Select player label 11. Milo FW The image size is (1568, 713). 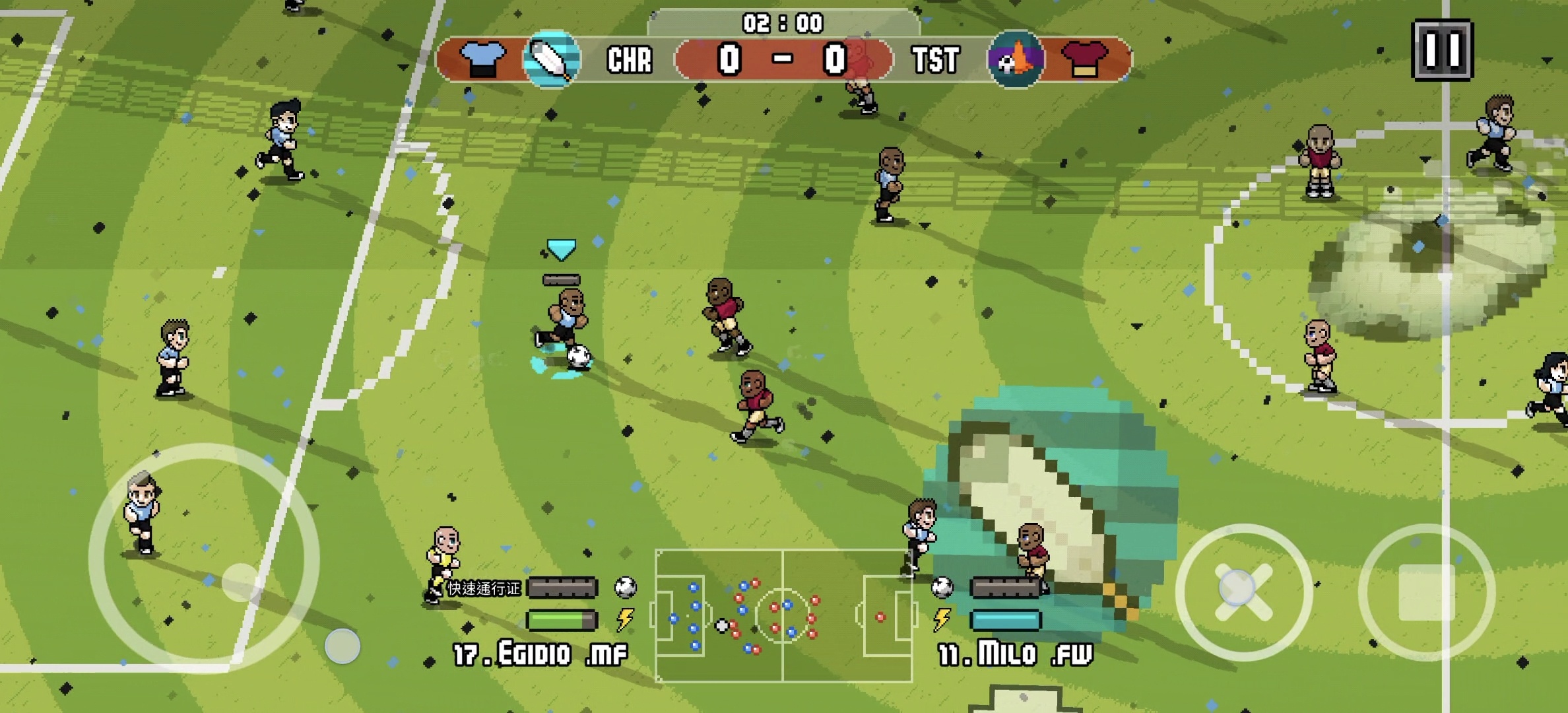point(1015,654)
